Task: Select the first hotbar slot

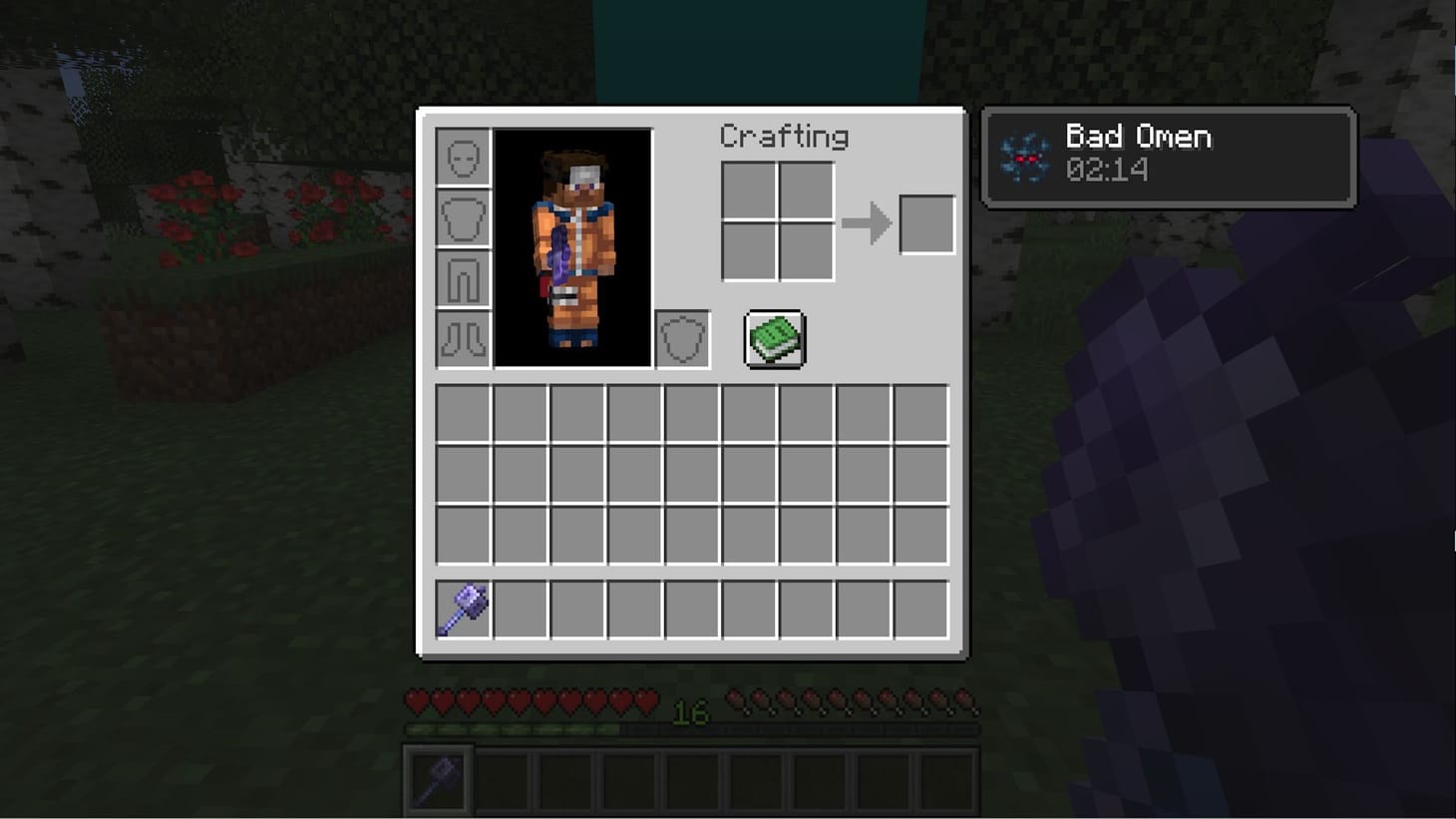Action: click(438, 778)
